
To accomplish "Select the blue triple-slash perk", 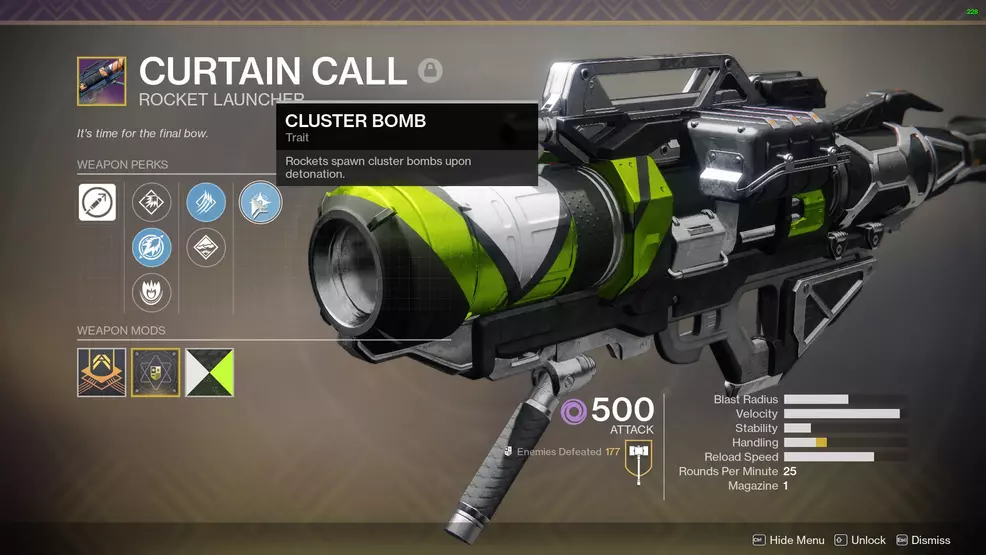I will [x=206, y=203].
